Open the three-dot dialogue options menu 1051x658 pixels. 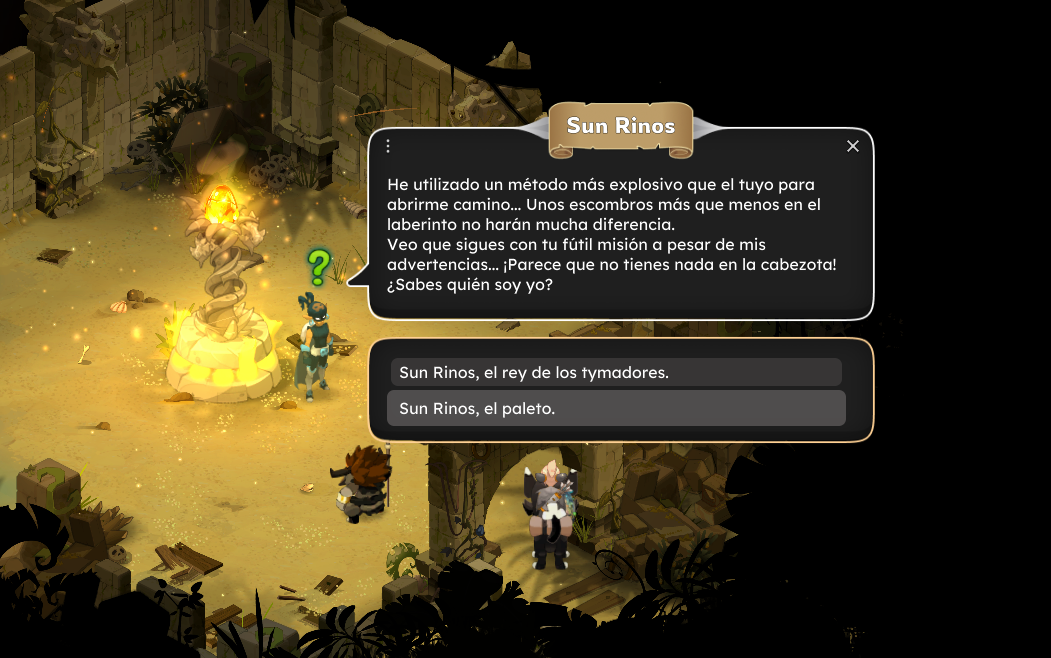pyautogui.click(x=388, y=146)
